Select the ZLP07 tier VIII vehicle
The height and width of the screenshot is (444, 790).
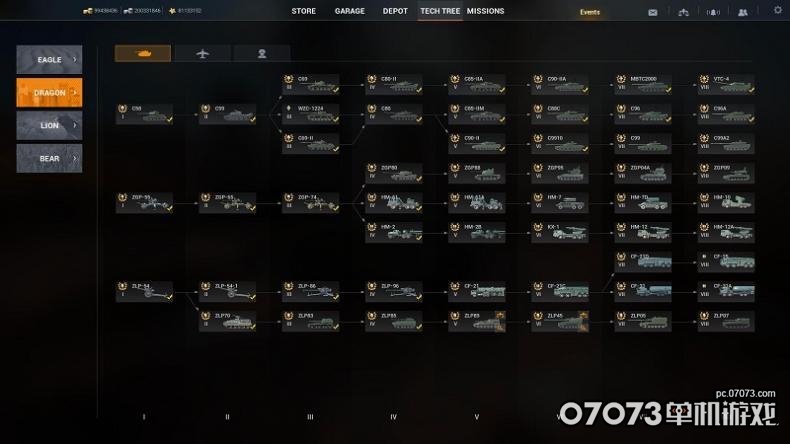[726, 320]
